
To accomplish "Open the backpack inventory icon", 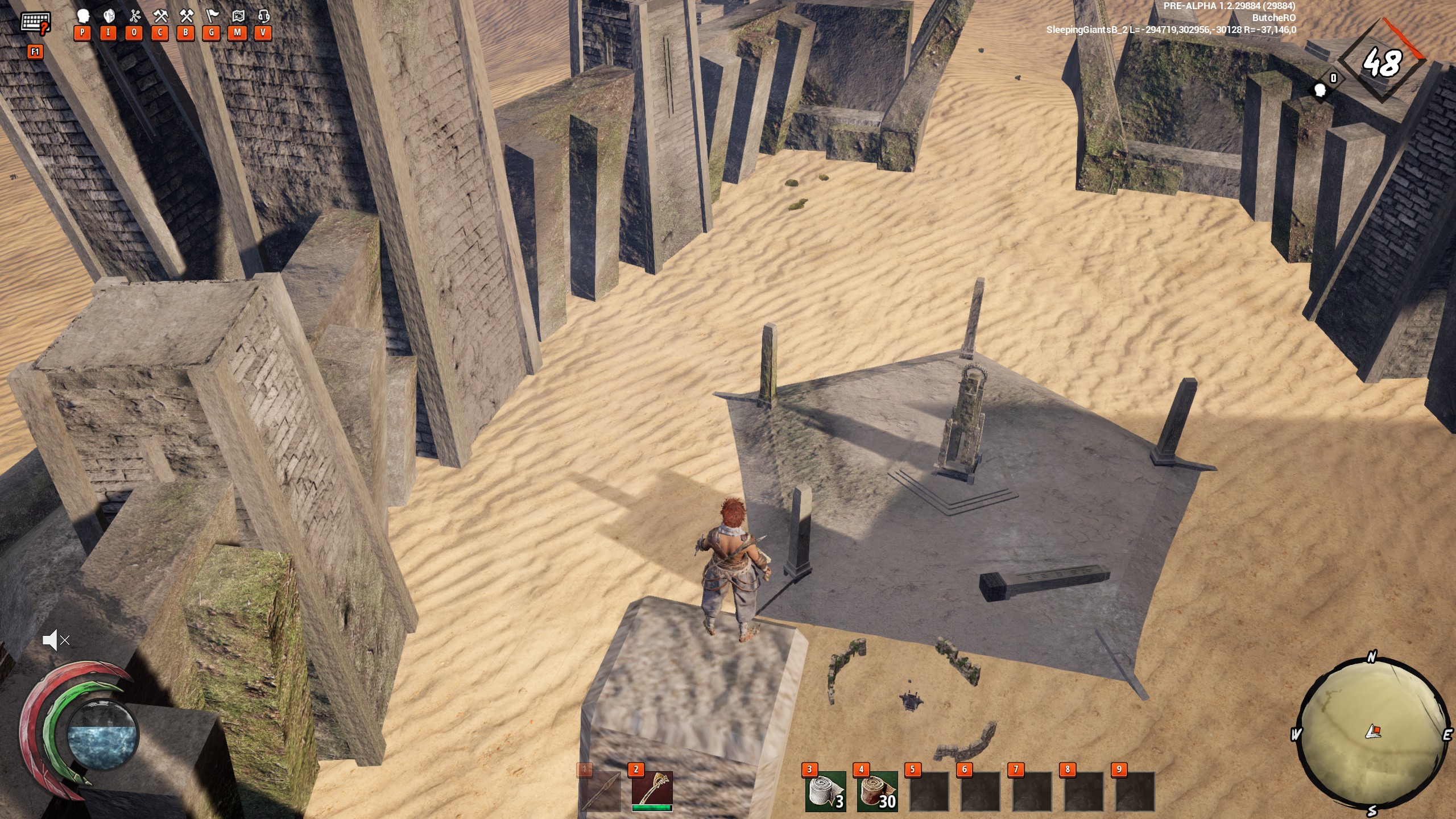I will point(109,16).
